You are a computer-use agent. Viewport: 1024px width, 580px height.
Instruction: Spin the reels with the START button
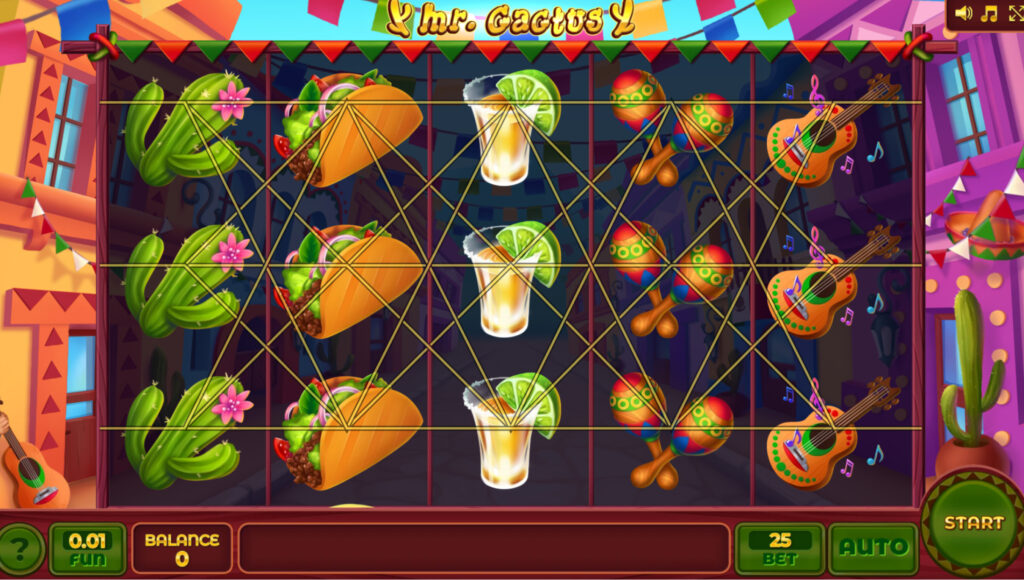(x=972, y=522)
